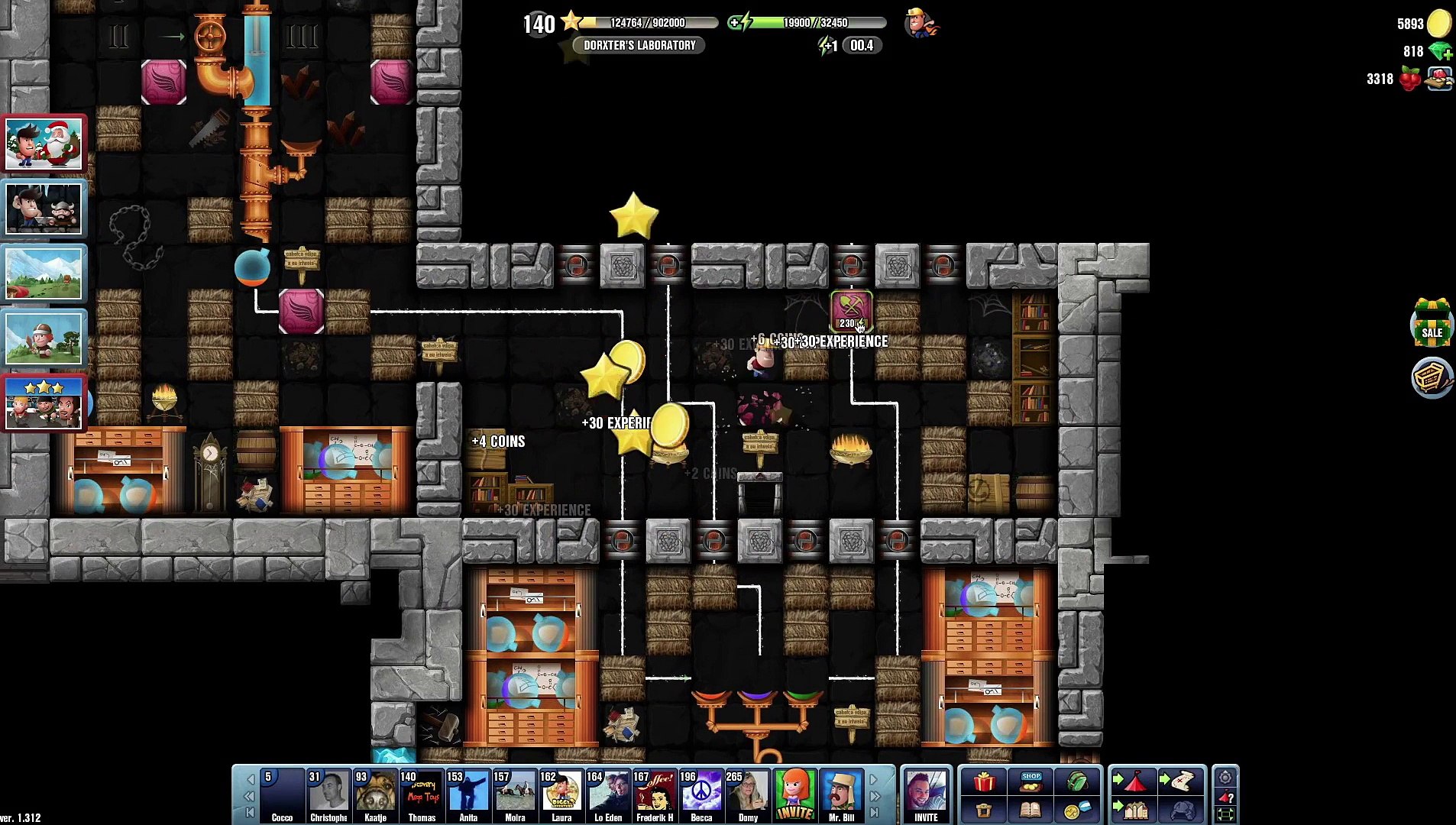Open the green SALE gift offer
Screen dimensions: 1456x825
[x=1432, y=322]
